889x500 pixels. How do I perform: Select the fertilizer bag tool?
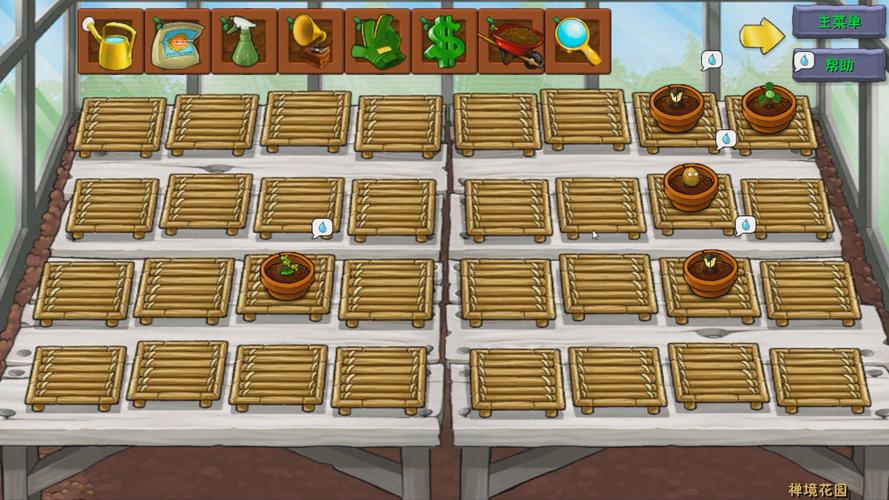[x=177, y=43]
